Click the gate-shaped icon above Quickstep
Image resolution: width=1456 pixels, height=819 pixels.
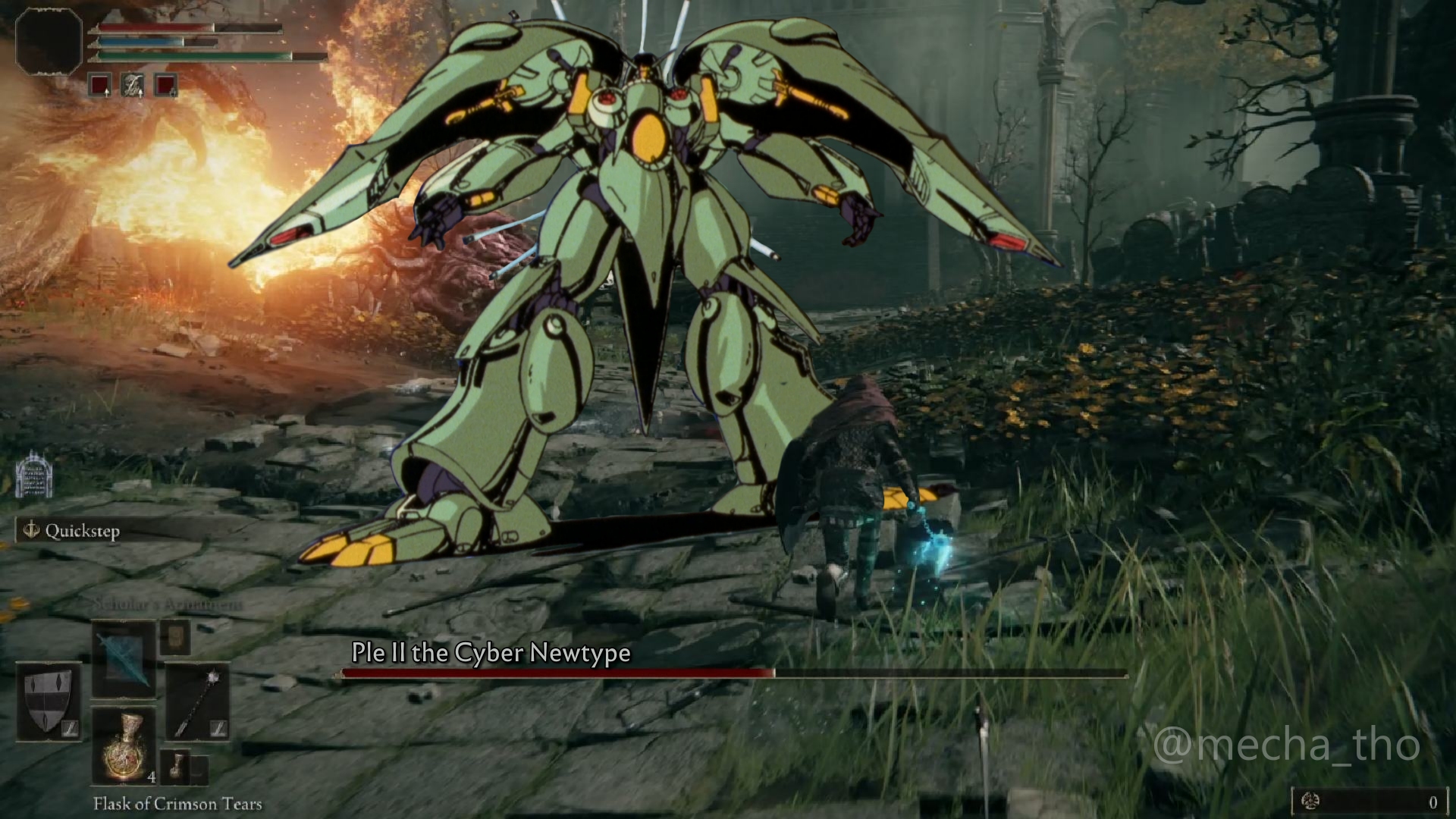[33, 475]
